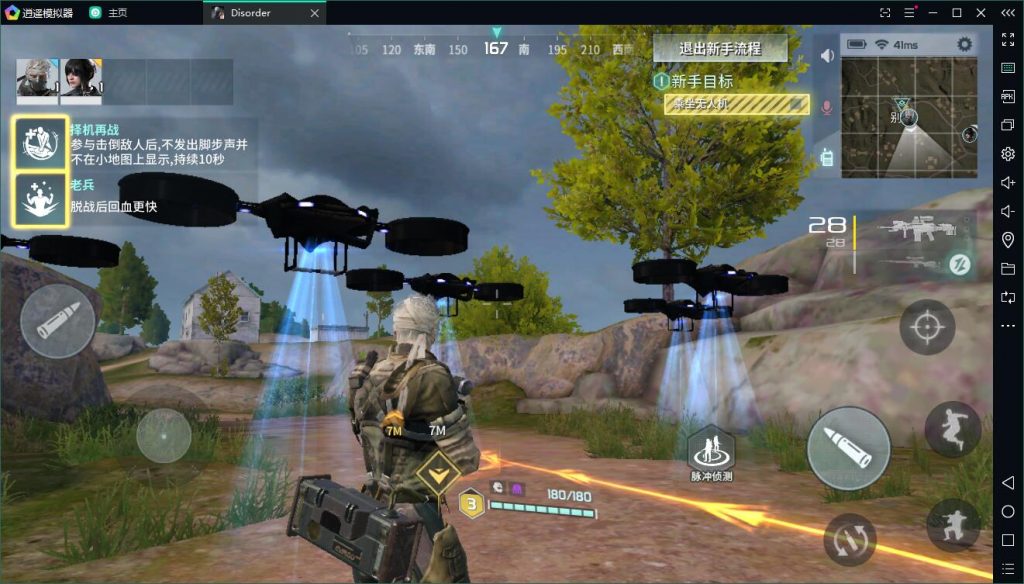Viewport: 1024px width, 584px height.
Task: Click the 退出新手流程 exit tutorial button
Action: [x=720, y=48]
